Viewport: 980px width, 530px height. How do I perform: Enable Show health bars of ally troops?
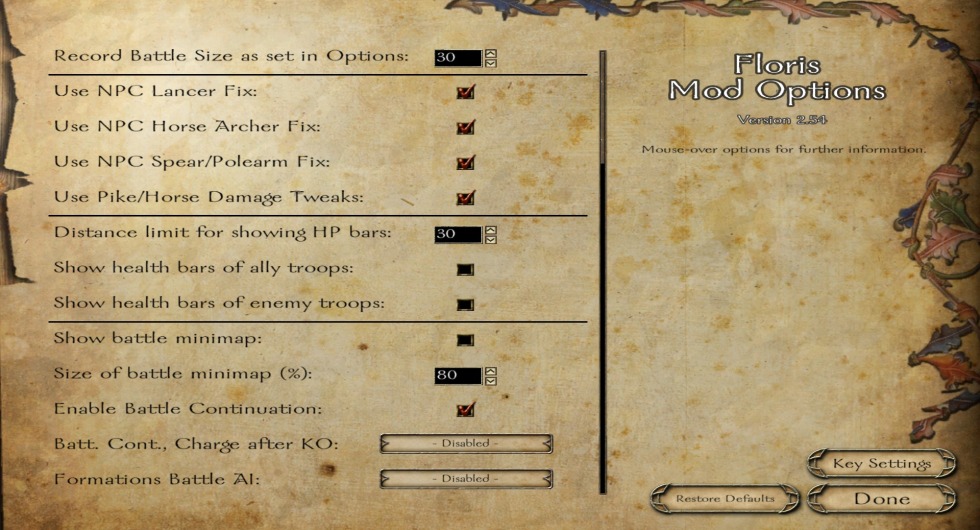[465, 269]
